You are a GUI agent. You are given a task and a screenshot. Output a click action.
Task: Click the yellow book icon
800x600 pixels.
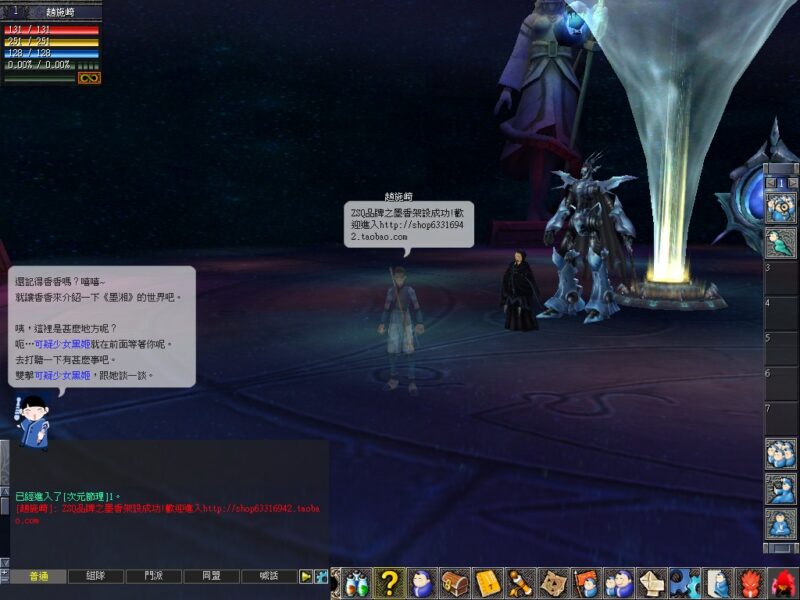[x=487, y=583]
